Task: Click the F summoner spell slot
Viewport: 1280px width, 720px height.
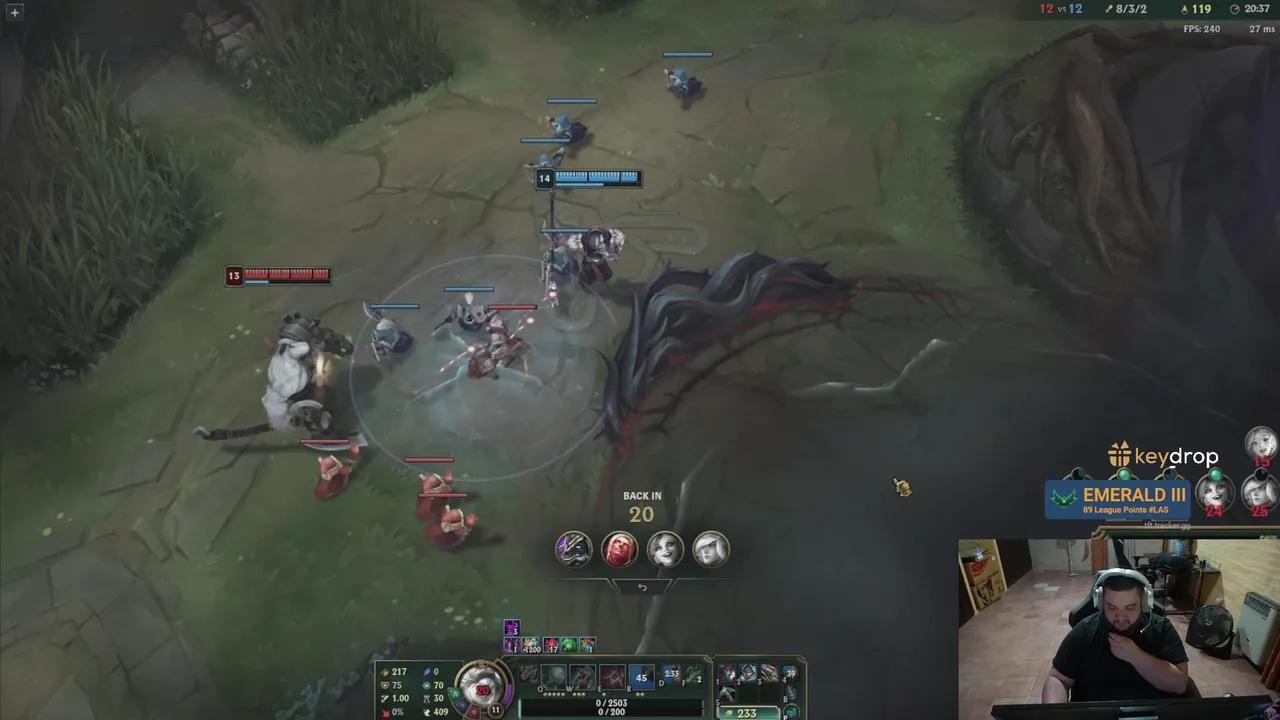Action: point(696,676)
